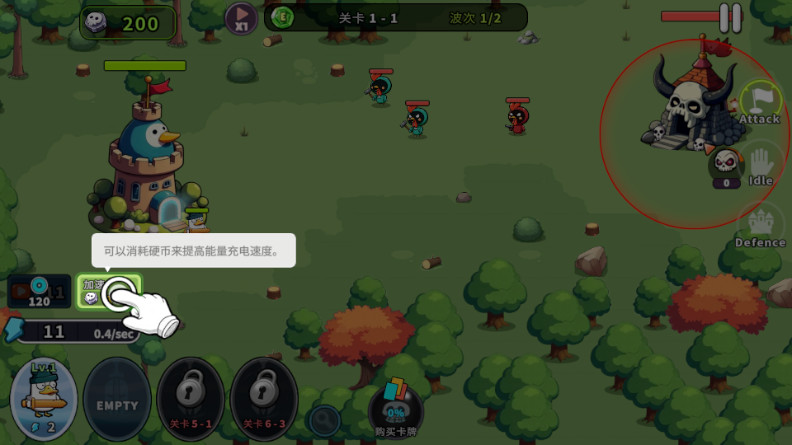Deploy the Lv.1 duck unit card
Viewport: 792px width, 445px height.
[x=43, y=400]
